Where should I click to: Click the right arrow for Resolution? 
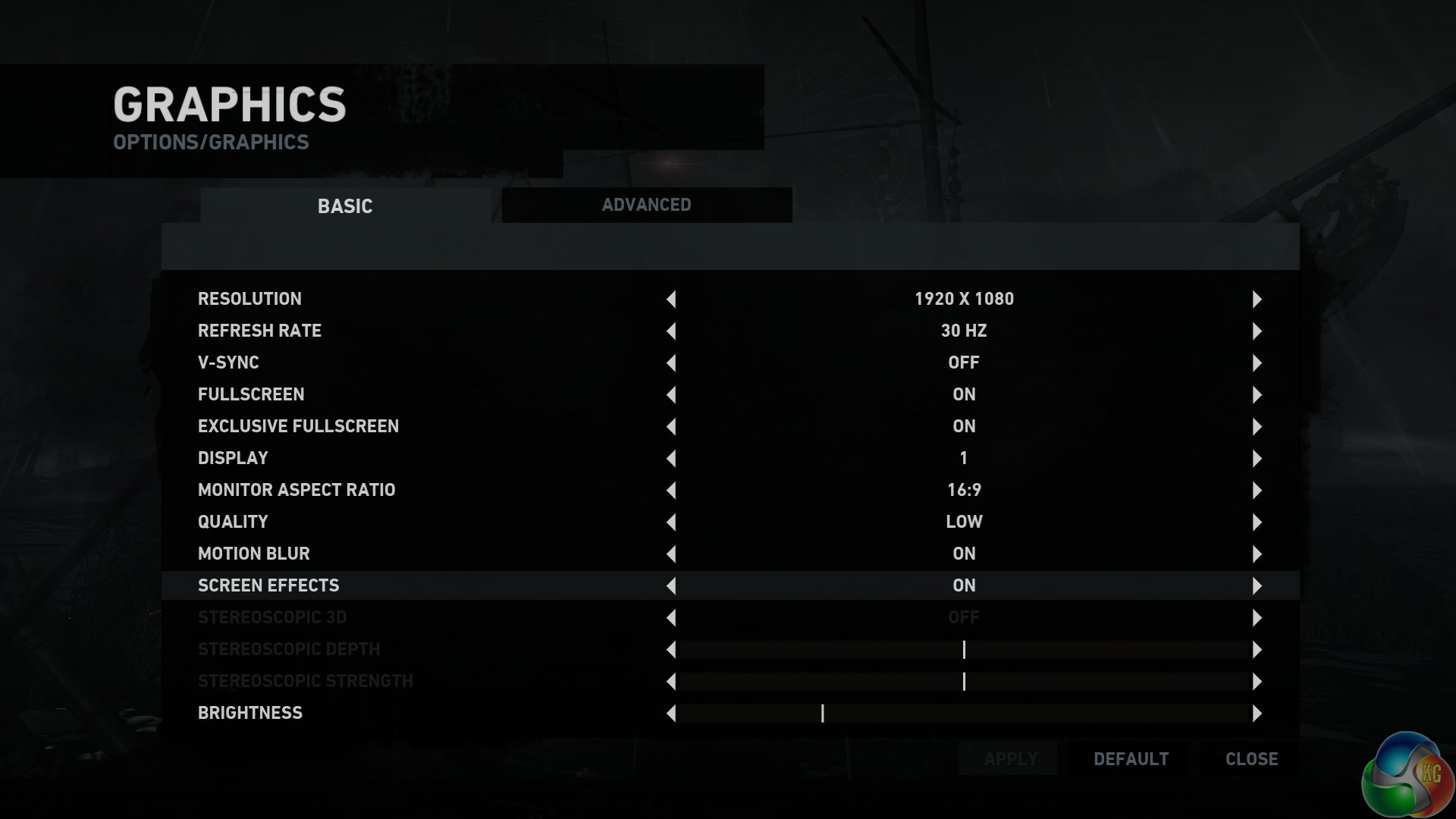[1257, 300]
